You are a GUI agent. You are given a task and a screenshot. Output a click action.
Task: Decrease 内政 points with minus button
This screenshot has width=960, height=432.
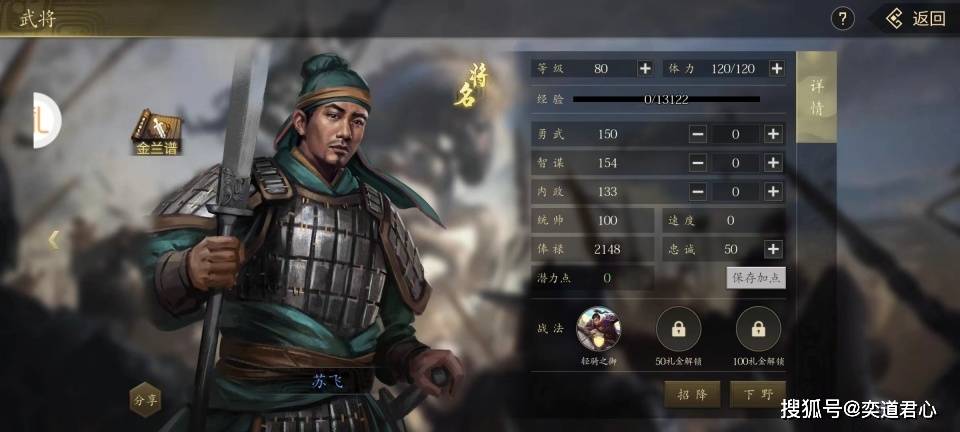(x=698, y=191)
